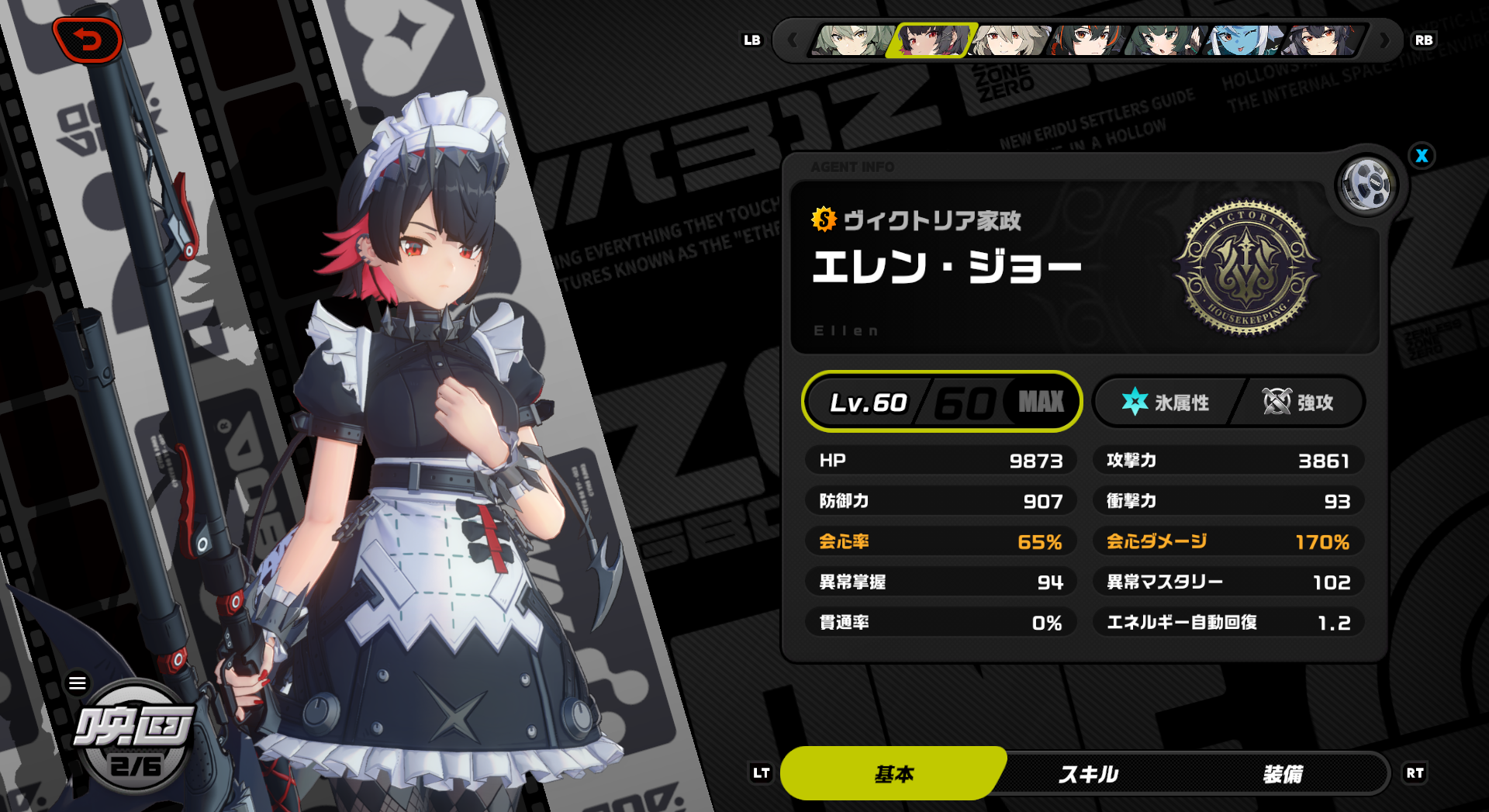This screenshot has height=812, width=1489.
Task: Click the 基本 tab button
Action: (x=893, y=773)
